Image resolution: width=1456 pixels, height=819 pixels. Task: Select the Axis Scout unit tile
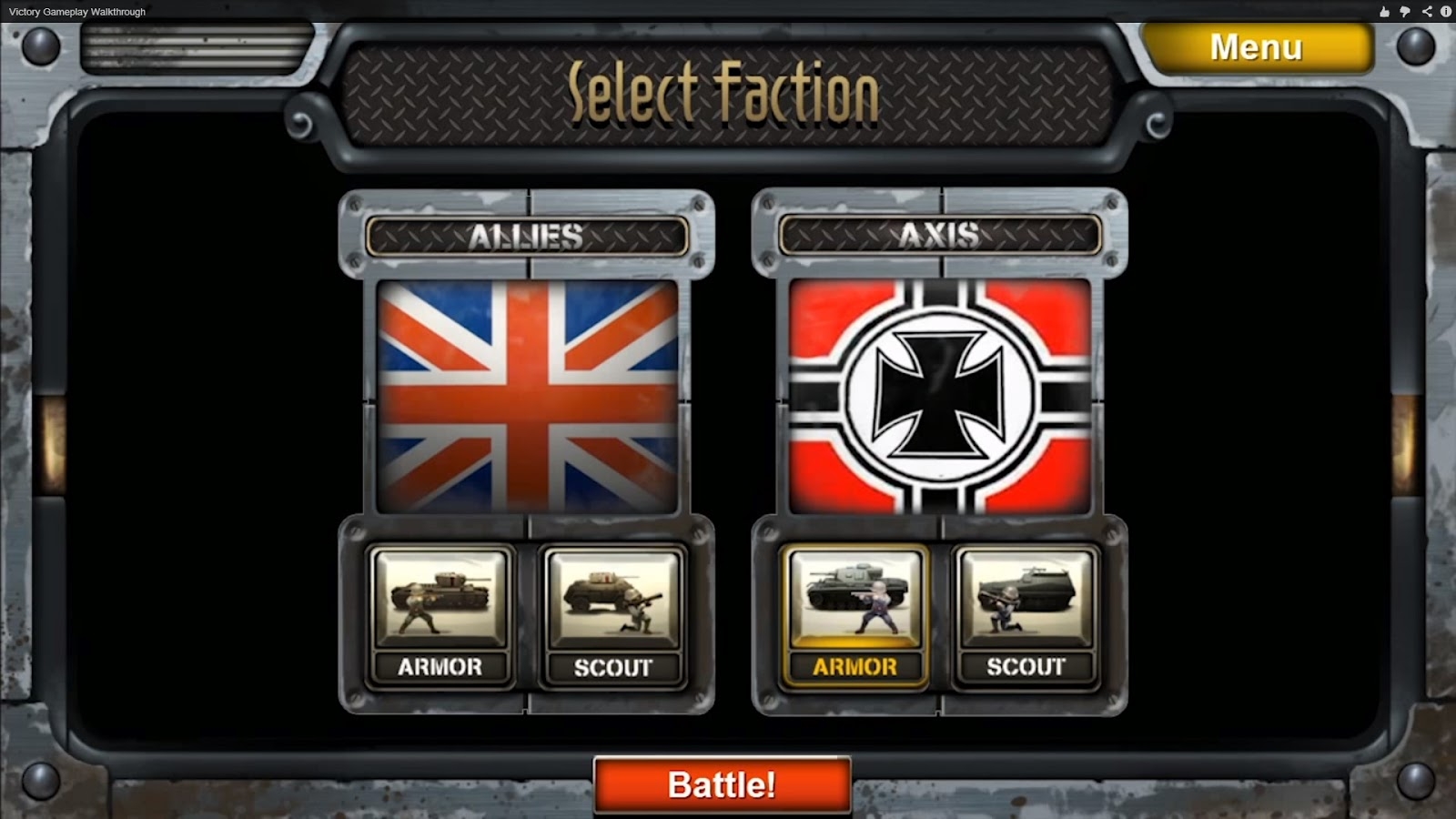1026,617
